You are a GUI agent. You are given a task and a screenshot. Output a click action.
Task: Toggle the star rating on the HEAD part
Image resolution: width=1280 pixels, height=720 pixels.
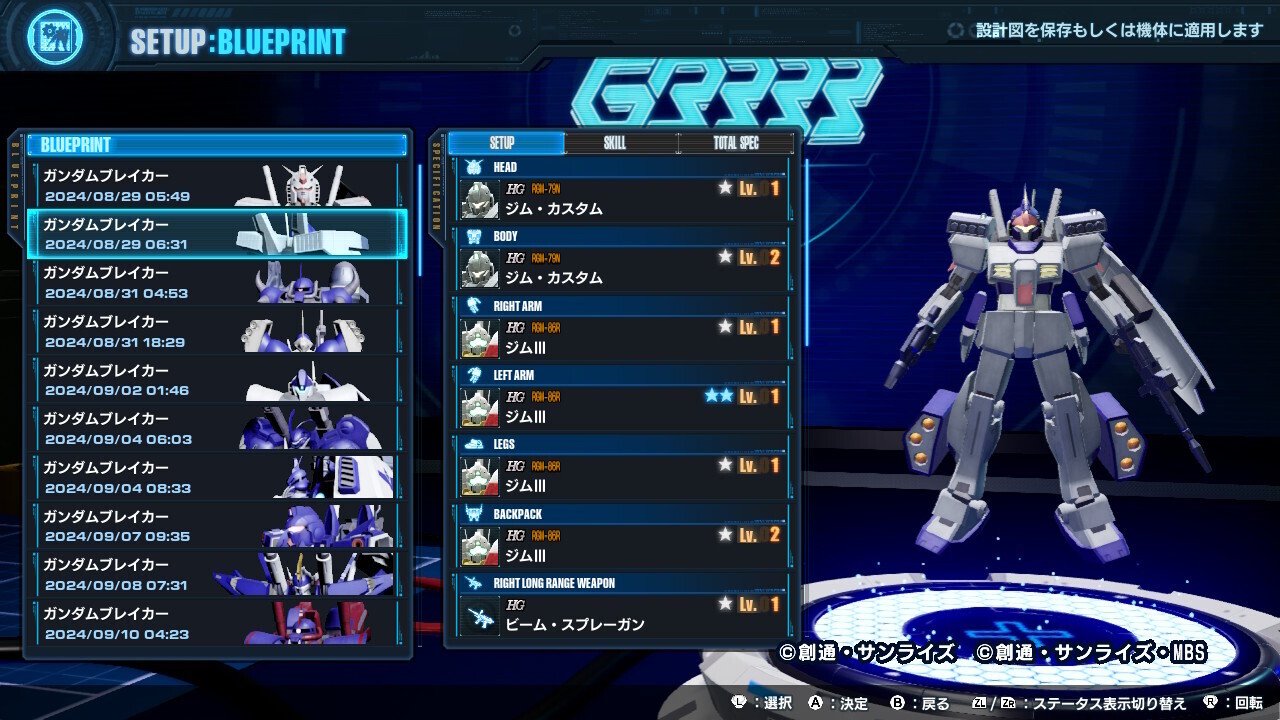727,186
